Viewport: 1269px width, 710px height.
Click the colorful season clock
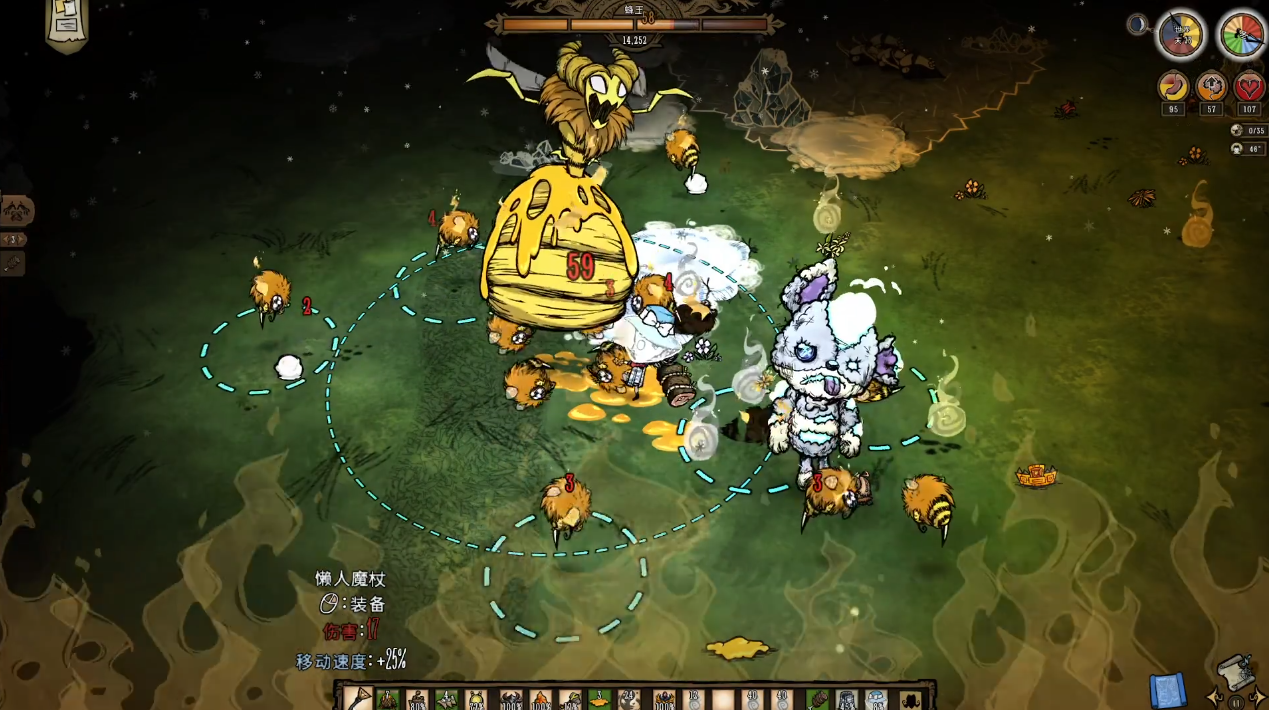(x=1241, y=36)
